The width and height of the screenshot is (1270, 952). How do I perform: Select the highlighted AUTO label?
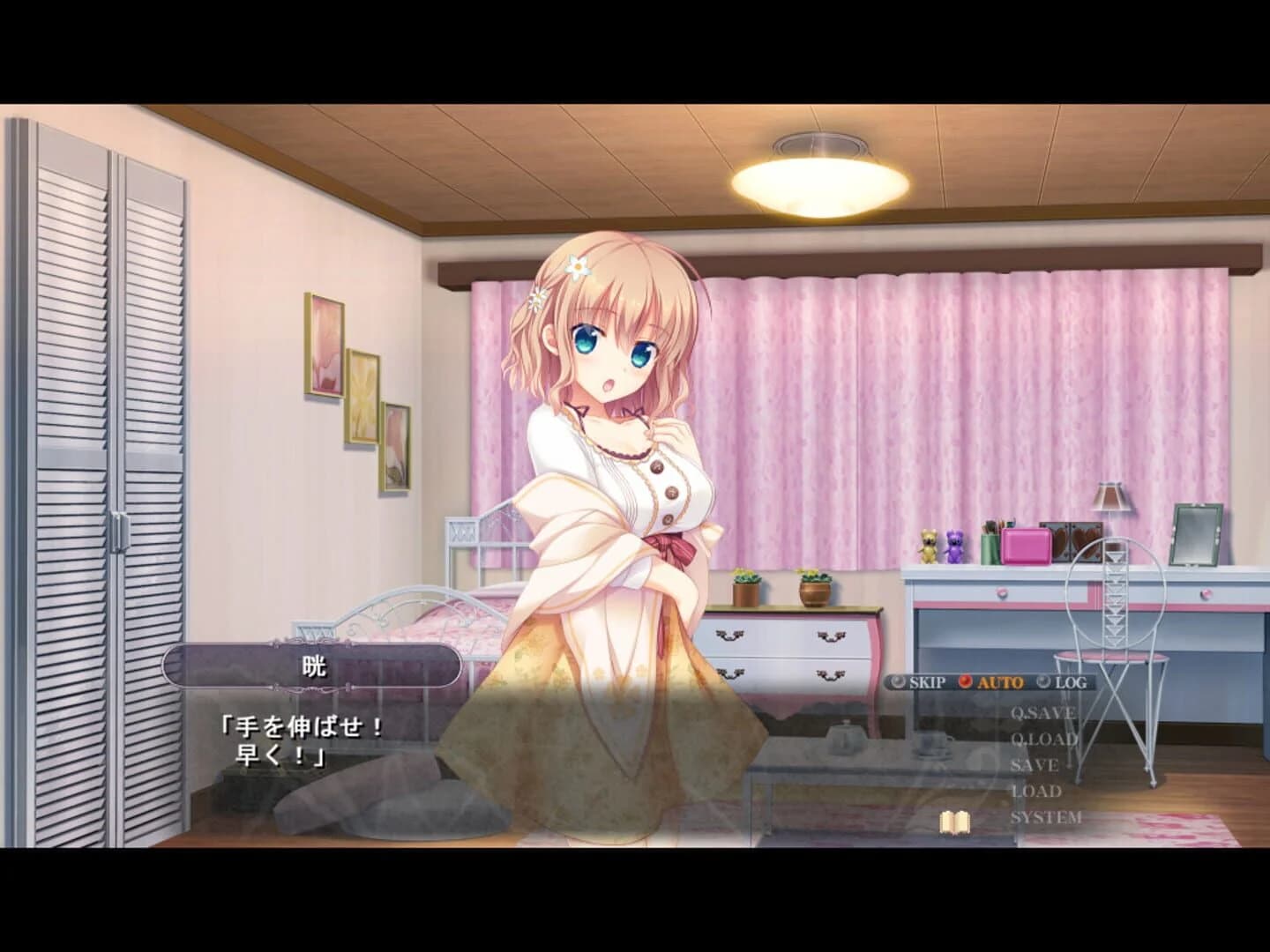tap(1000, 681)
